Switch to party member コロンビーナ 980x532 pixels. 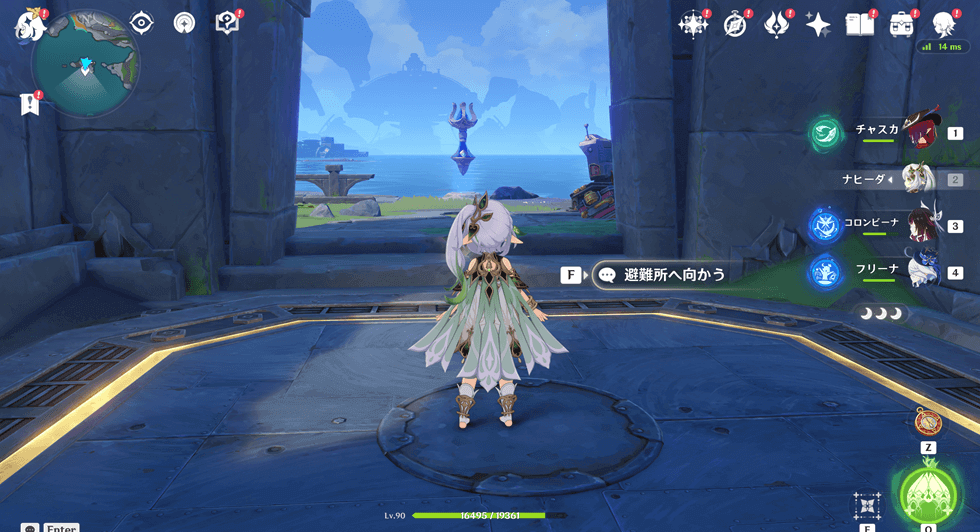coord(920,226)
